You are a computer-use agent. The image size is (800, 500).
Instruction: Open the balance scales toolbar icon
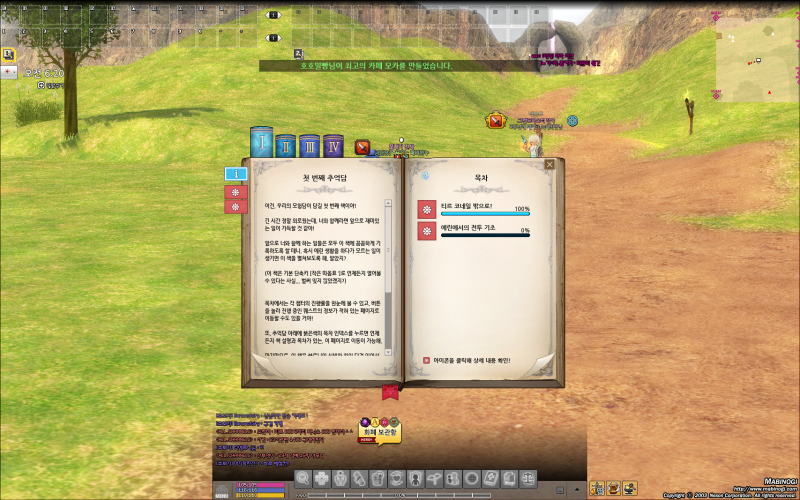coord(529,478)
